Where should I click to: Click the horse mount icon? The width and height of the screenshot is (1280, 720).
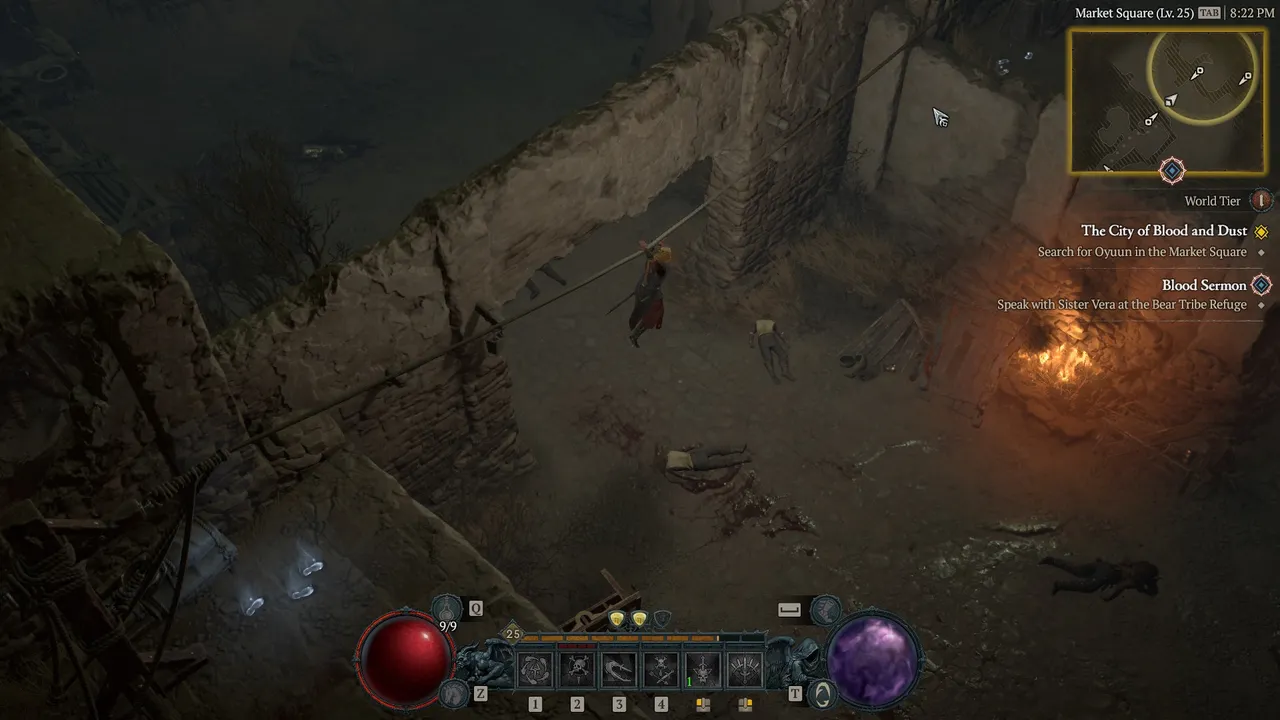[x=453, y=692]
